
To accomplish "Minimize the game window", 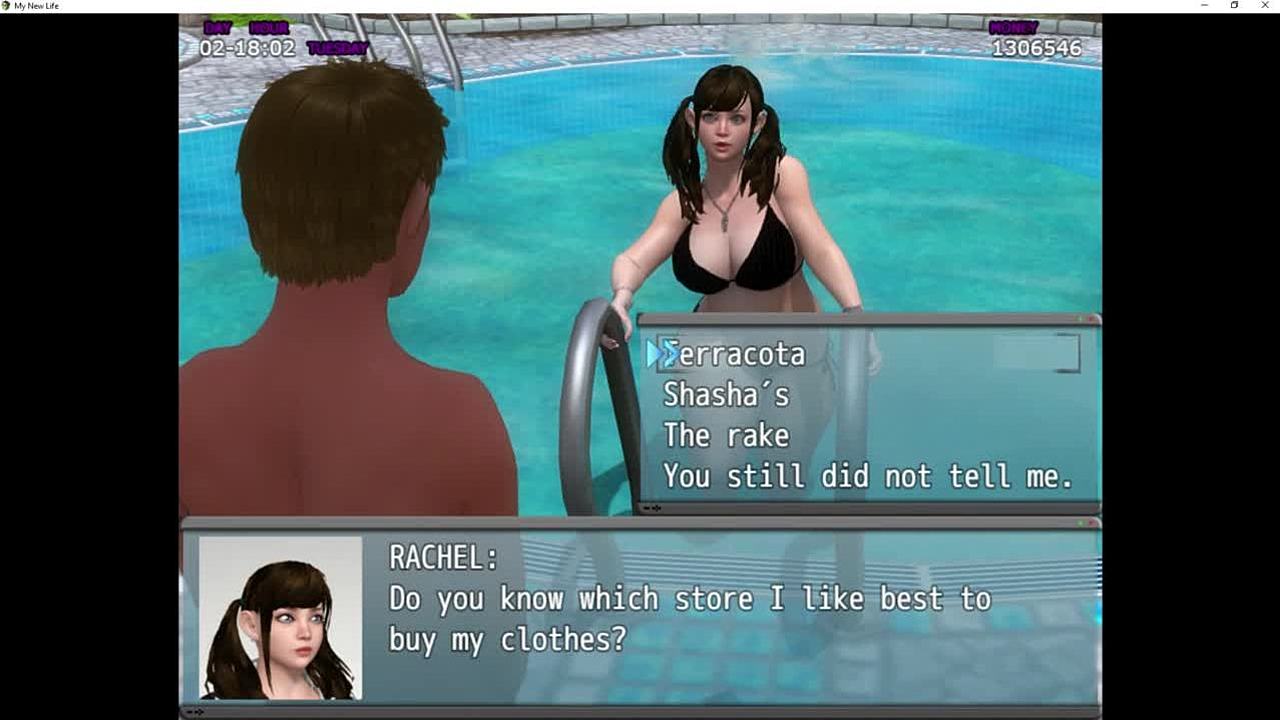I will 1204,6.
